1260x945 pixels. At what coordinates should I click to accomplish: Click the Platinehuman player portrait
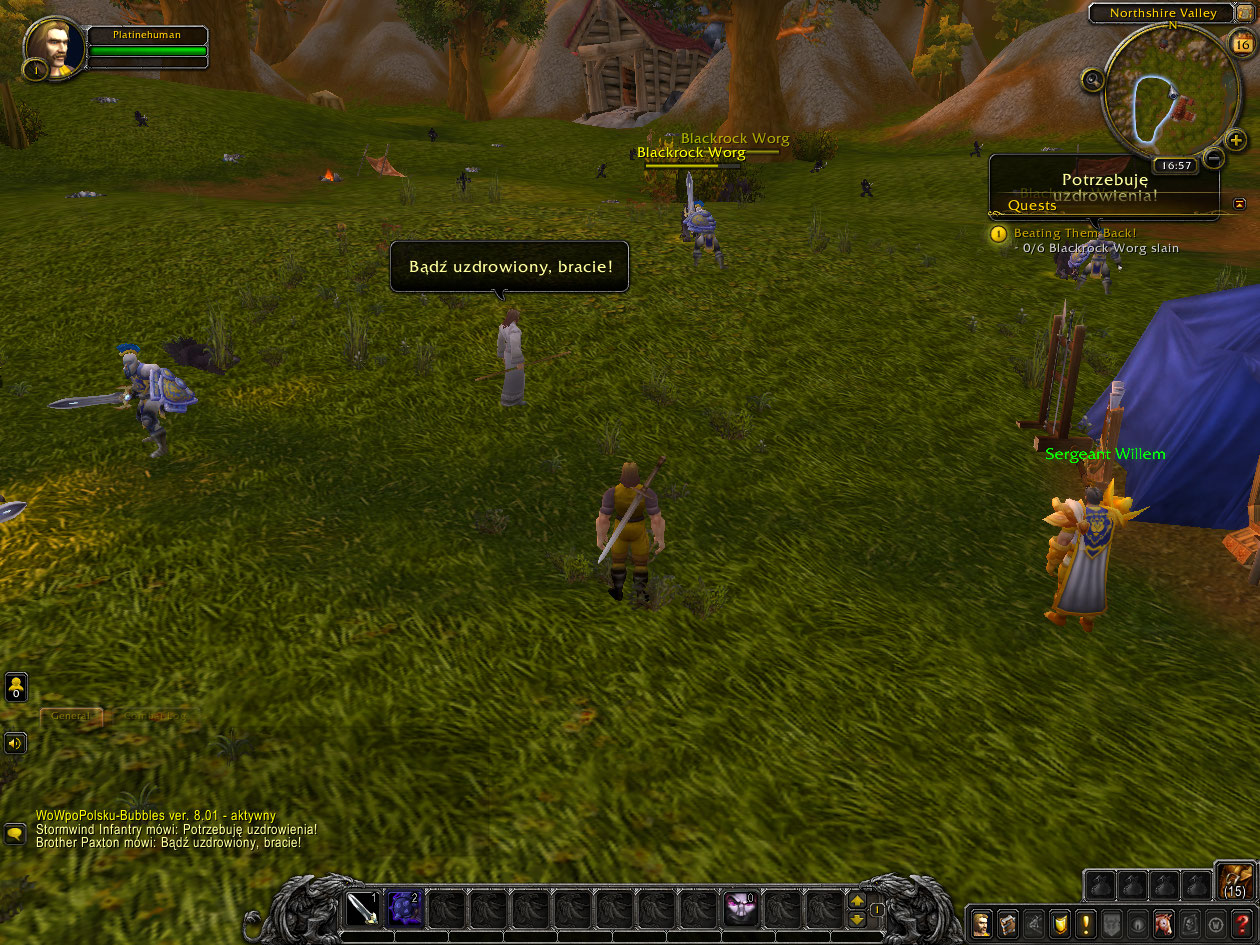tap(54, 47)
